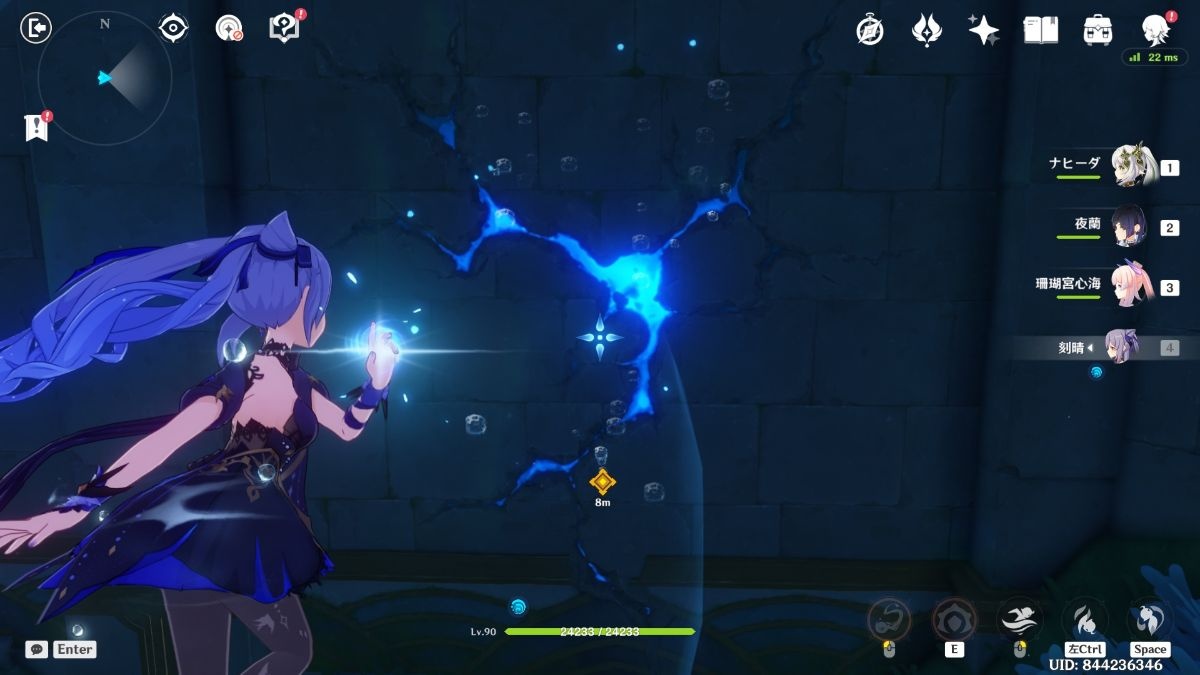
Task: Open the map via the minimap
Action: pos(105,77)
